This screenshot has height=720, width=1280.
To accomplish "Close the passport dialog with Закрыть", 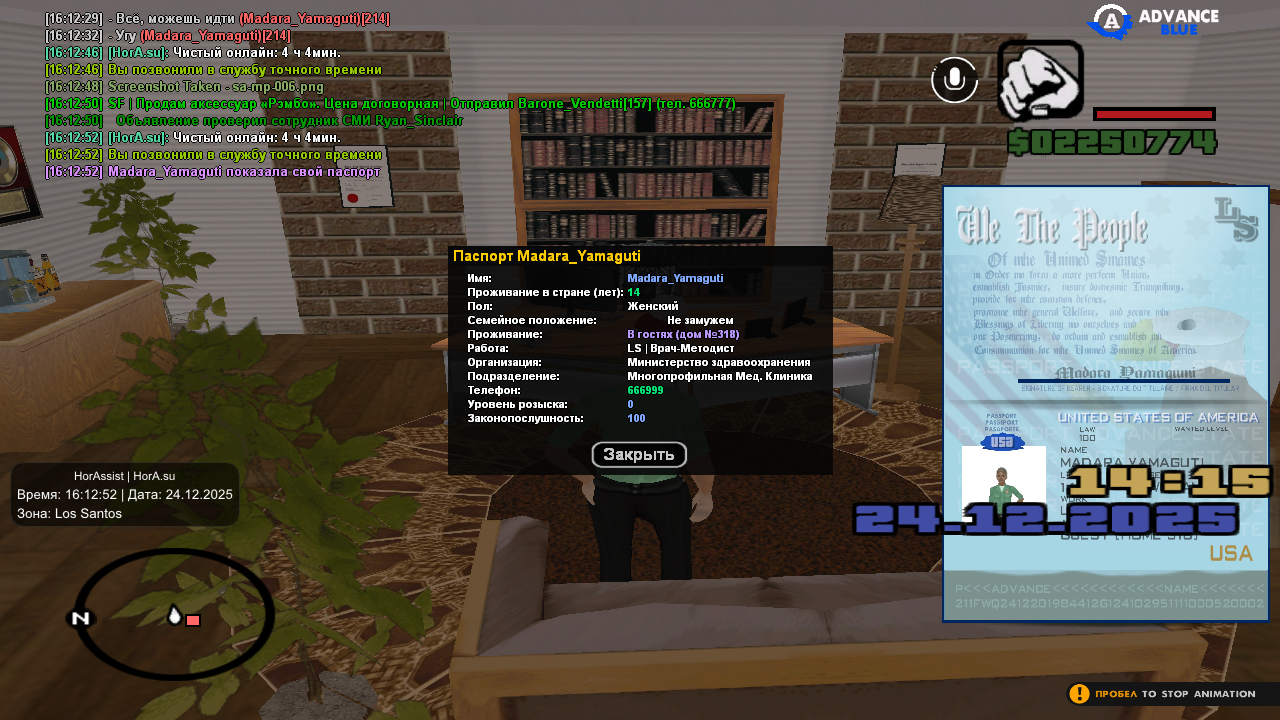I will [639, 455].
